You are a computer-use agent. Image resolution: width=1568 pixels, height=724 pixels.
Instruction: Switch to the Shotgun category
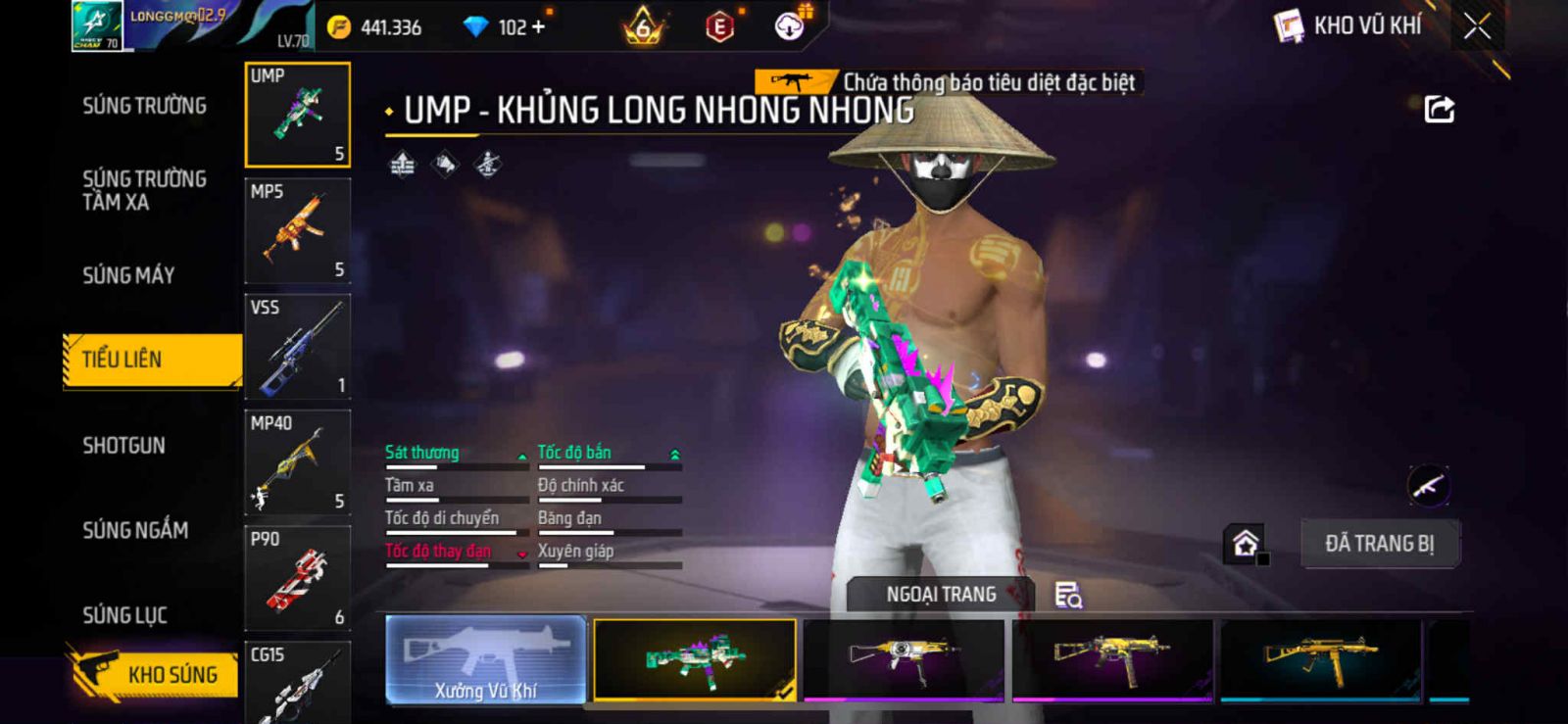click(x=124, y=446)
